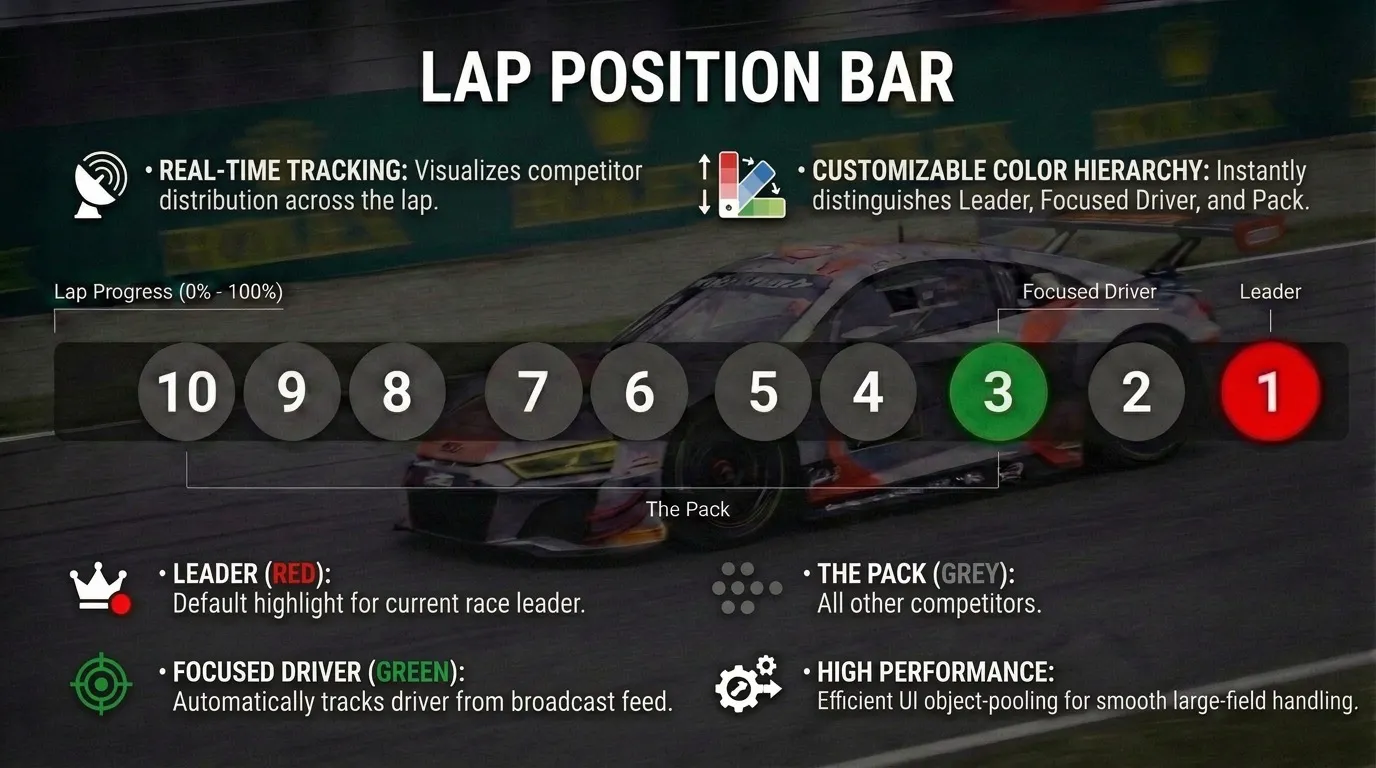This screenshot has height=768, width=1376.
Task: Click the wrench inside the gear icon
Action: click(x=738, y=690)
